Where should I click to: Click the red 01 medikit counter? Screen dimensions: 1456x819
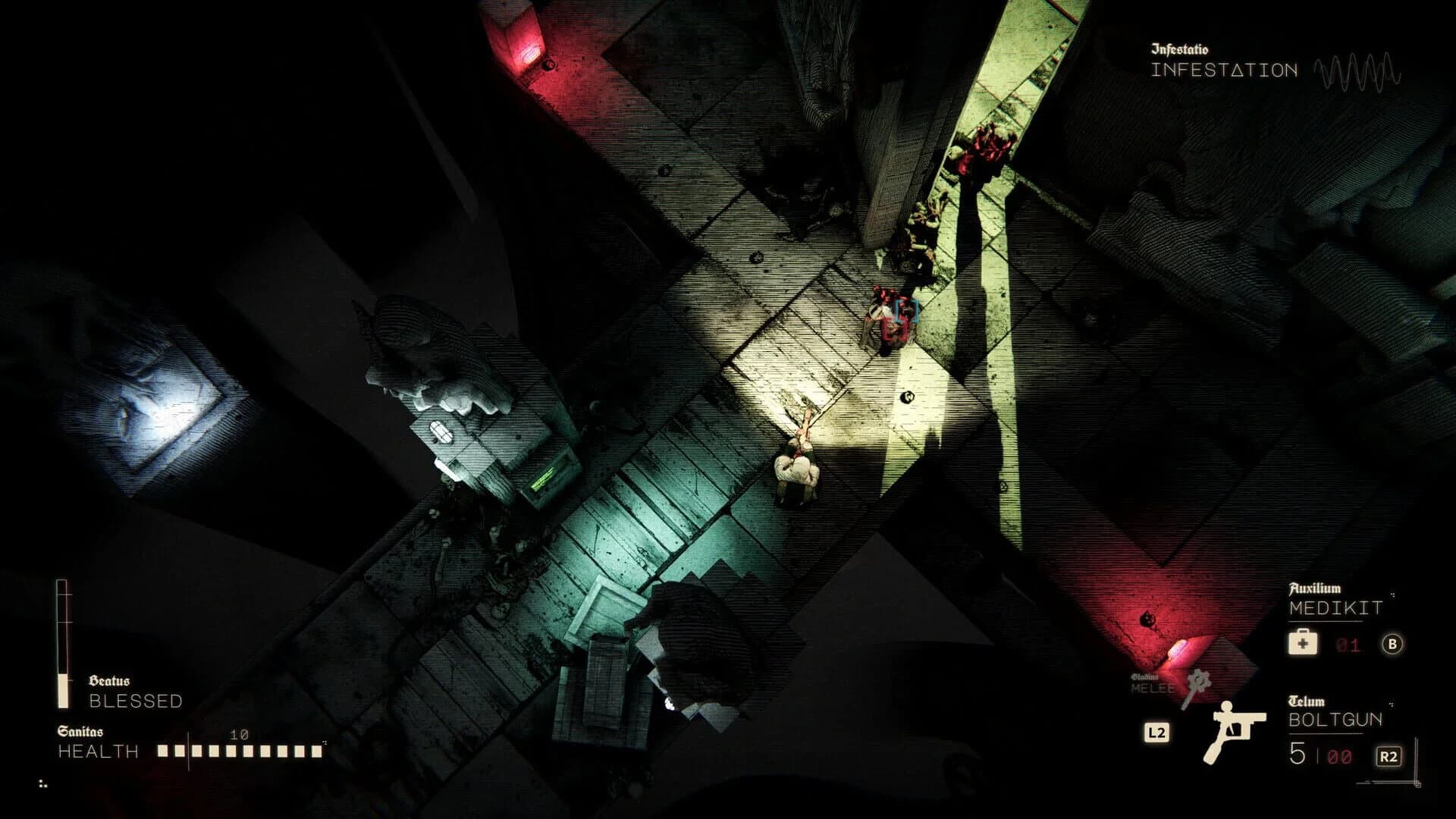click(1347, 644)
